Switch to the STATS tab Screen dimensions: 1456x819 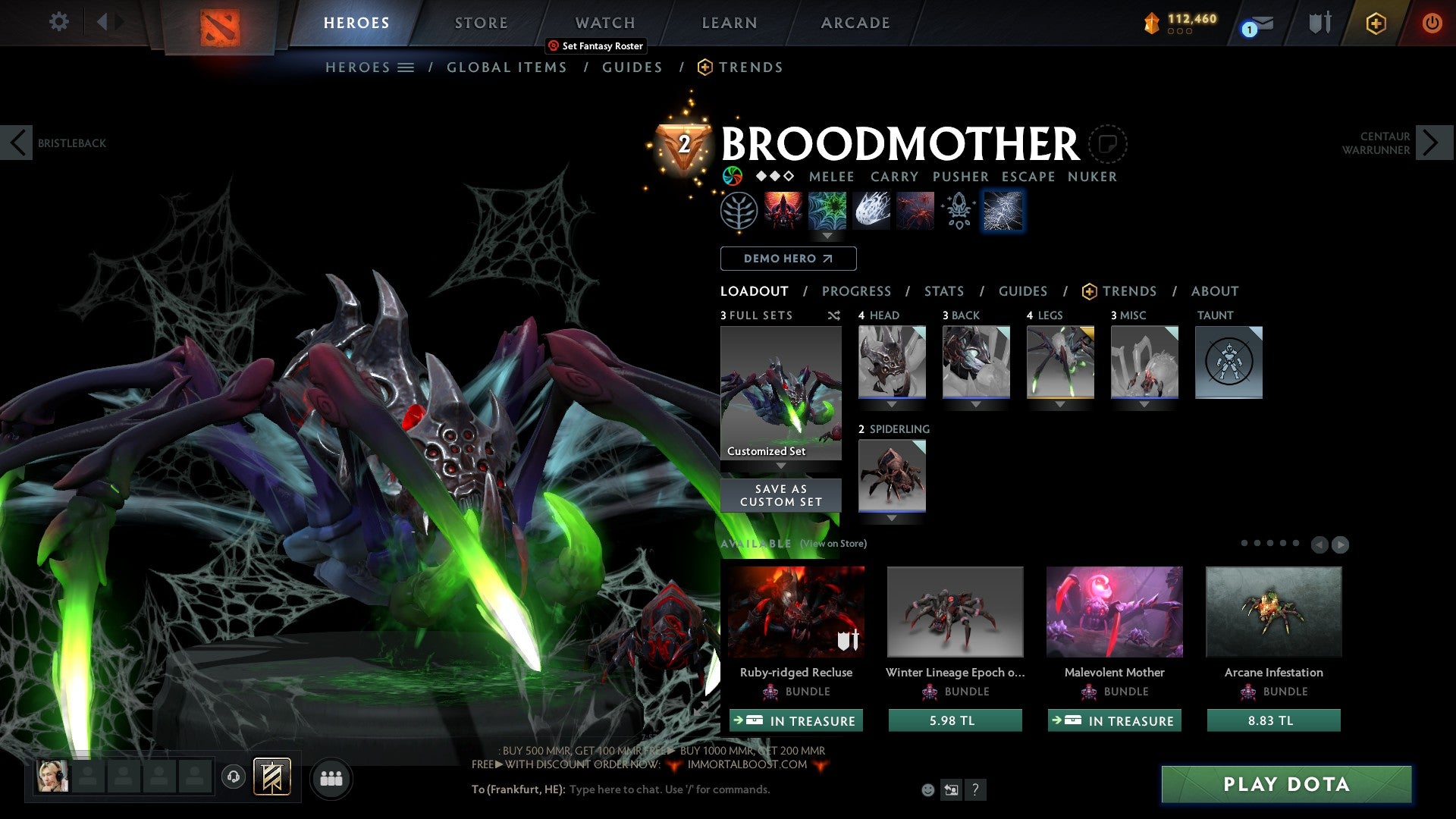point(944,291)
